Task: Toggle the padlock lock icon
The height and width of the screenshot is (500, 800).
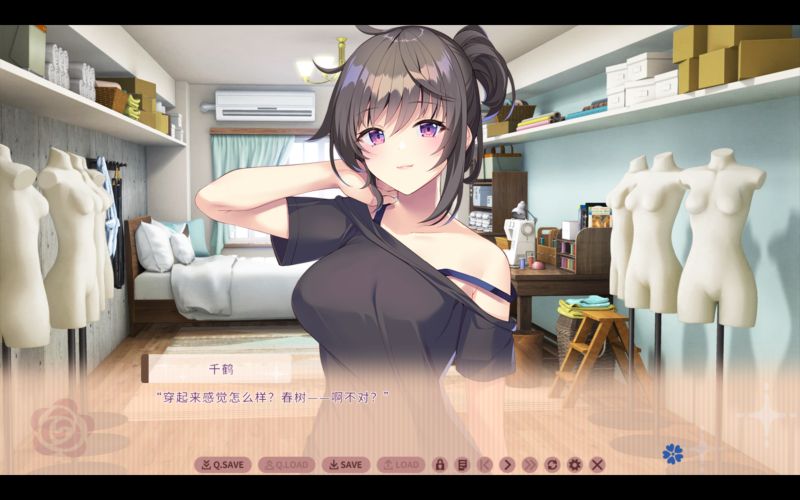Action: tap(439, 464)
